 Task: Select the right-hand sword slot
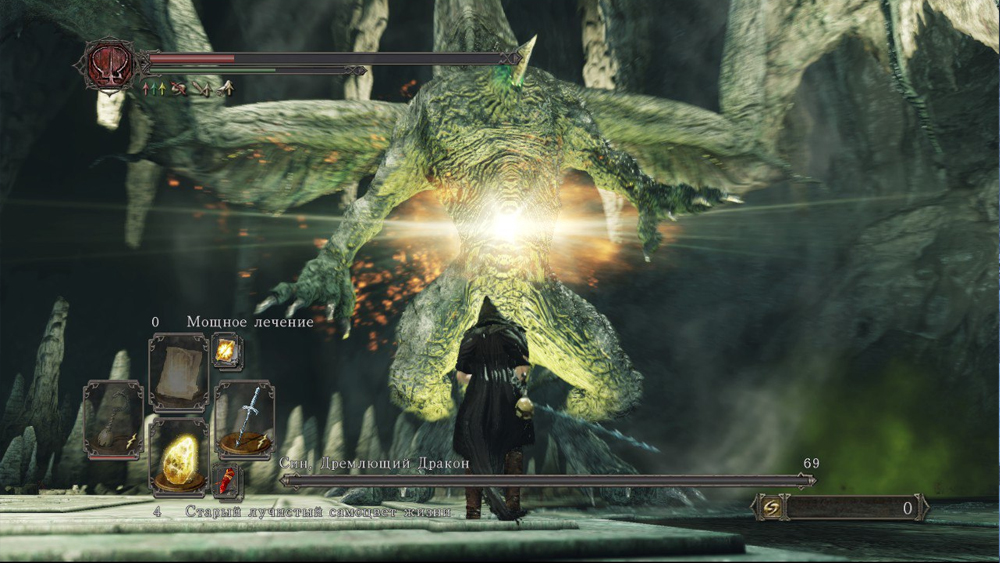pyautogui.click(x=244, y=418)
